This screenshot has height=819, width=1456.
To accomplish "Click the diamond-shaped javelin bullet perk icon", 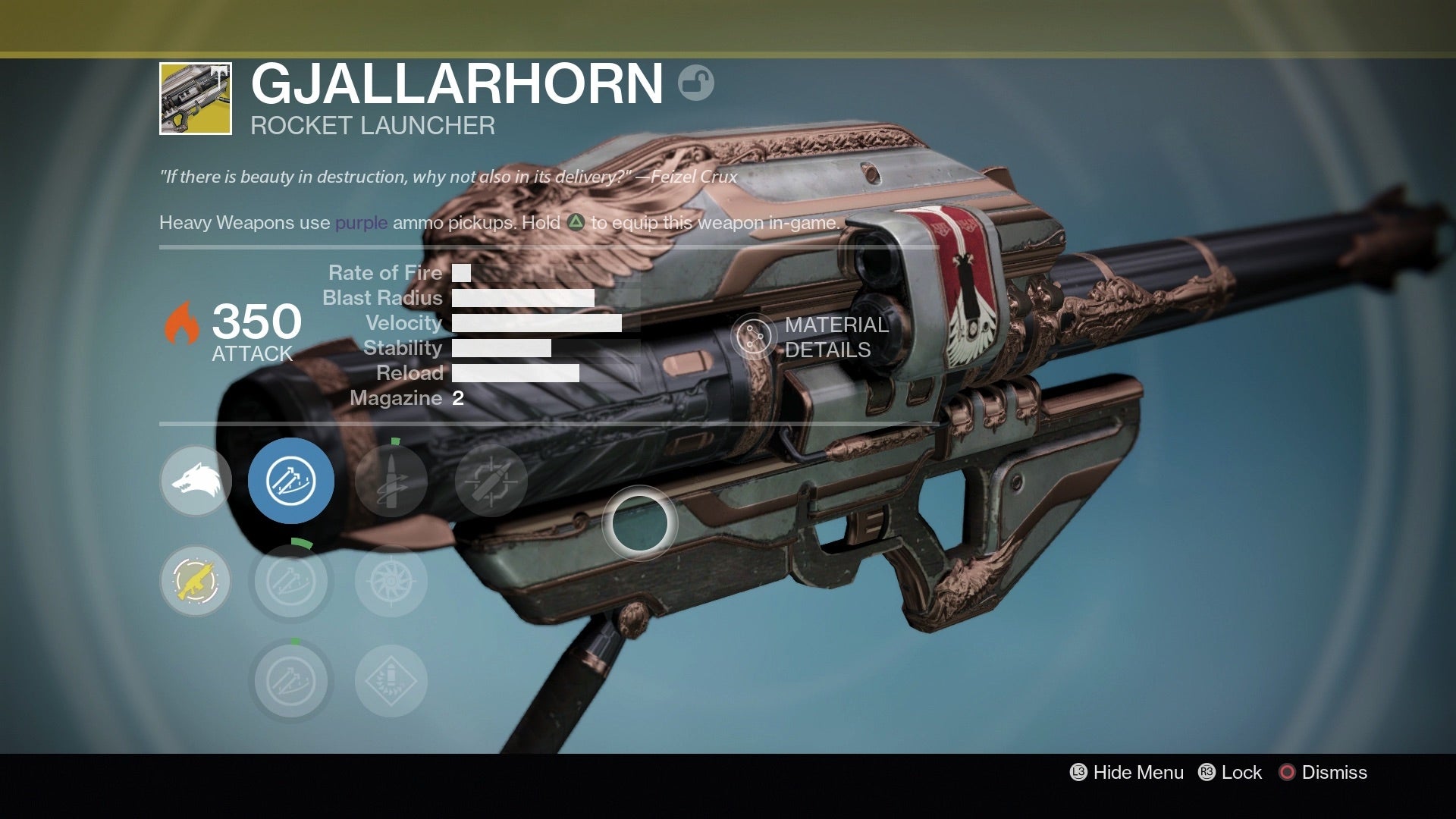I will click(x=391, y=680).
